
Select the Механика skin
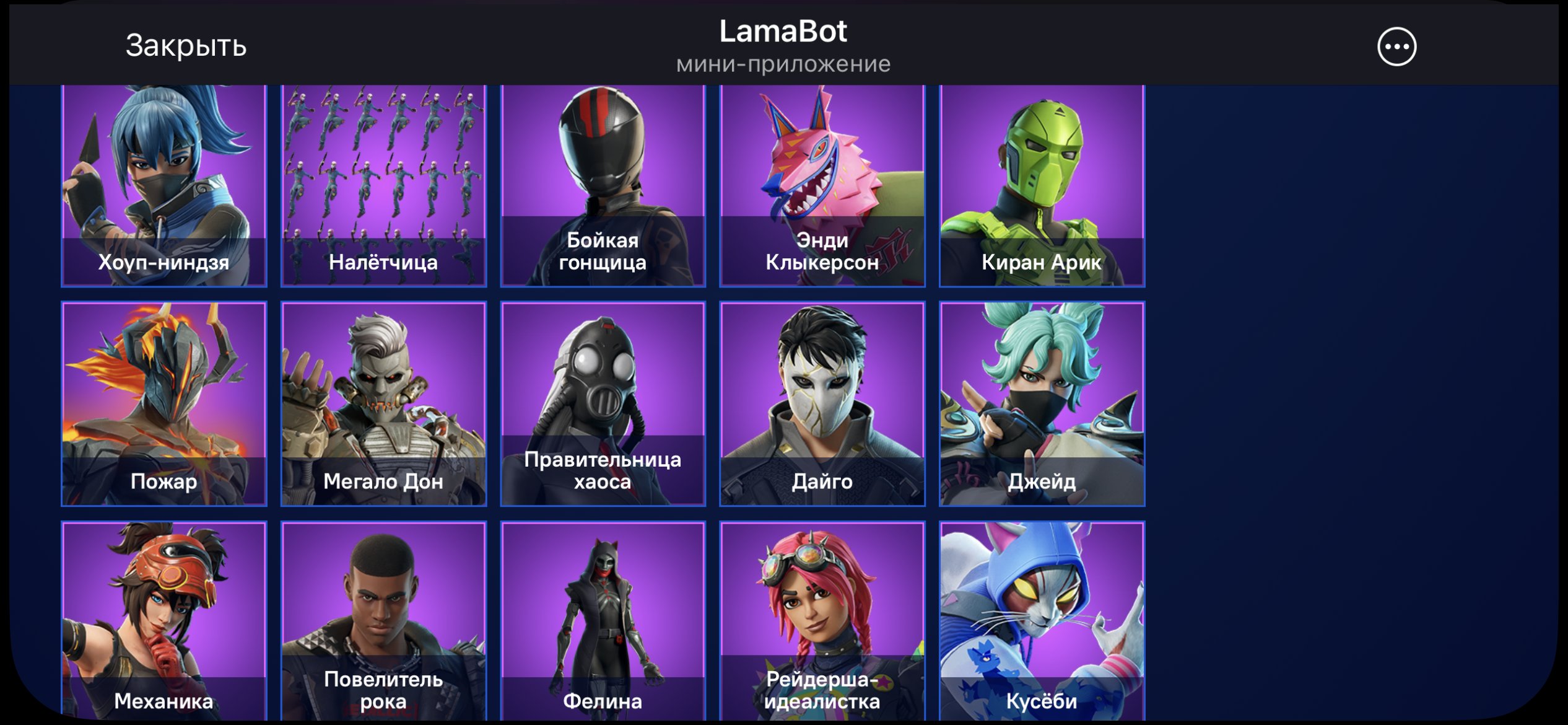164,620
